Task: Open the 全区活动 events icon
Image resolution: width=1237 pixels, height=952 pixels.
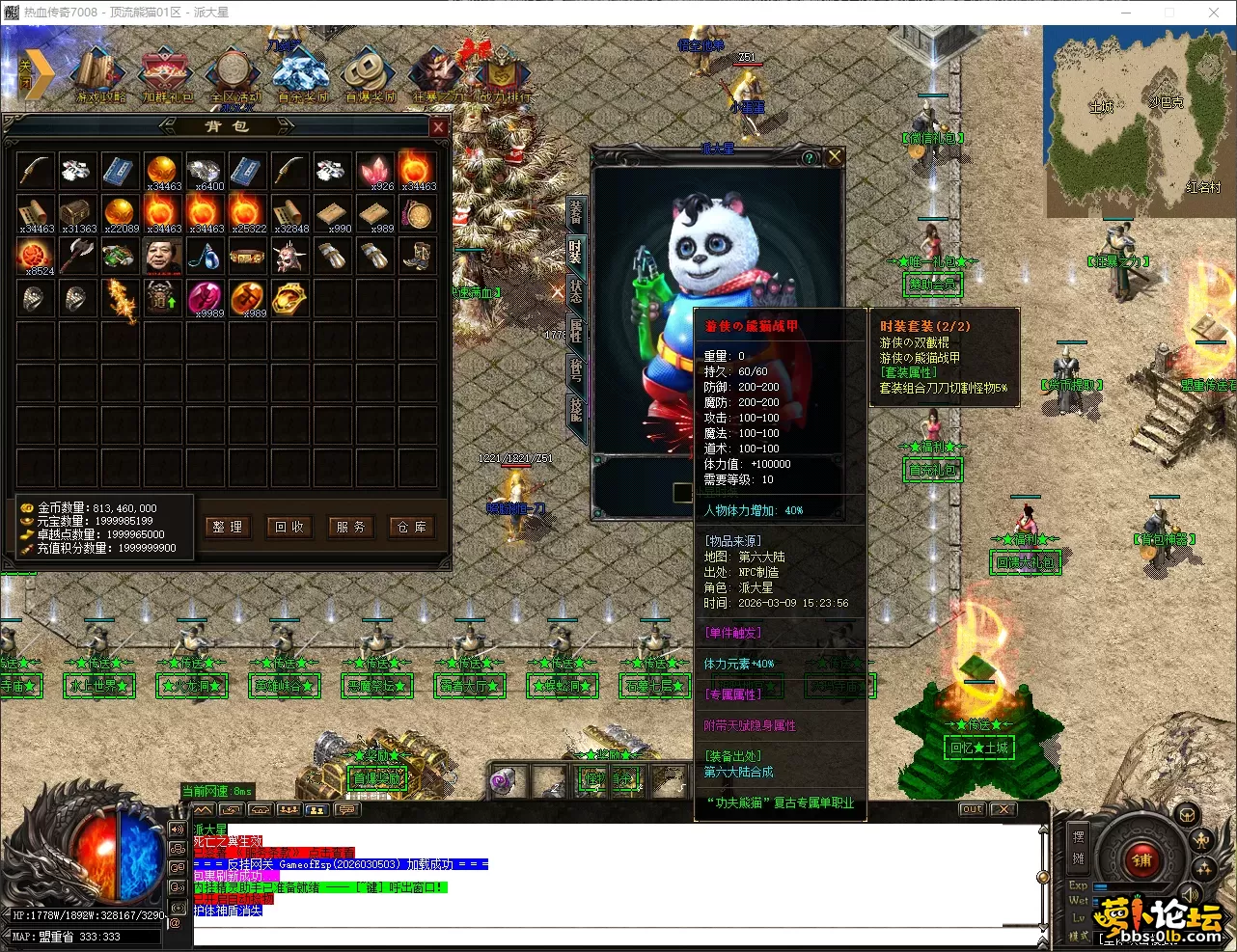Action: pos(234,75)
